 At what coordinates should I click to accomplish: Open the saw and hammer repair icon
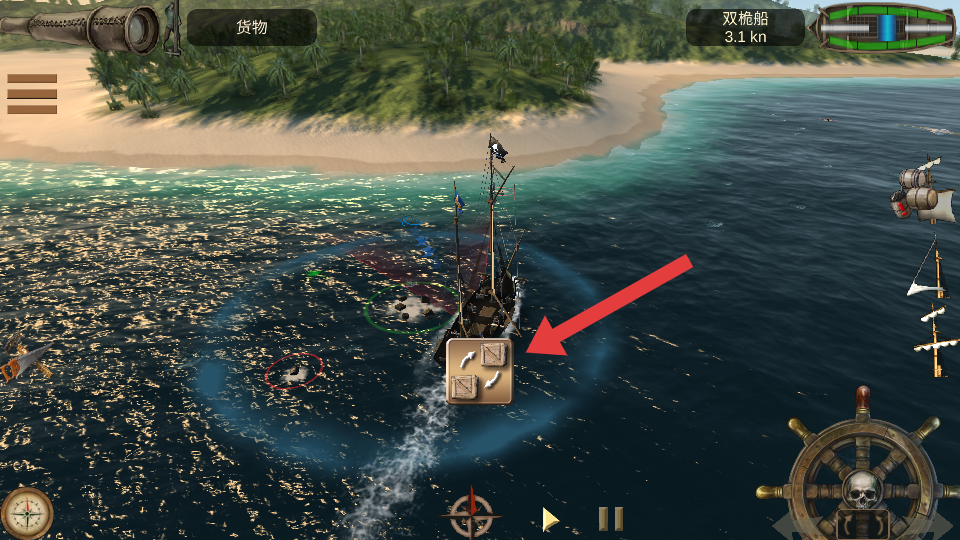point(22,362)
